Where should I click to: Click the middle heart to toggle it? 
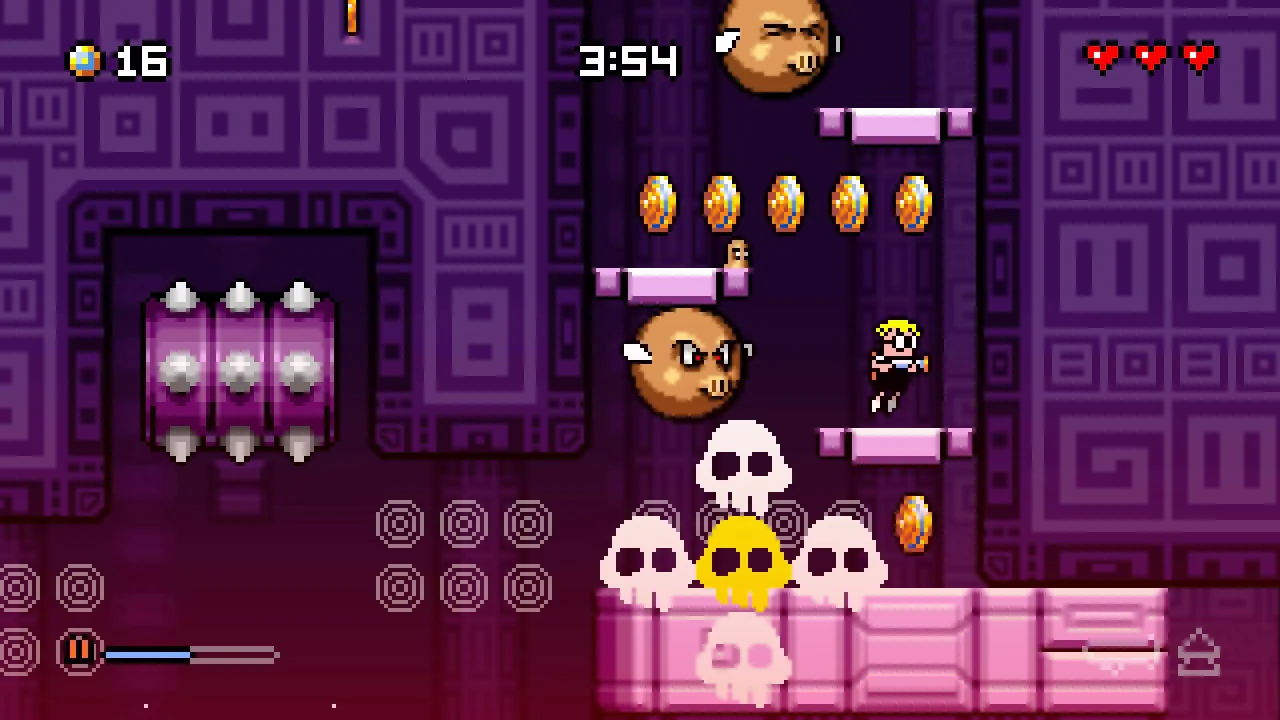1150,57
